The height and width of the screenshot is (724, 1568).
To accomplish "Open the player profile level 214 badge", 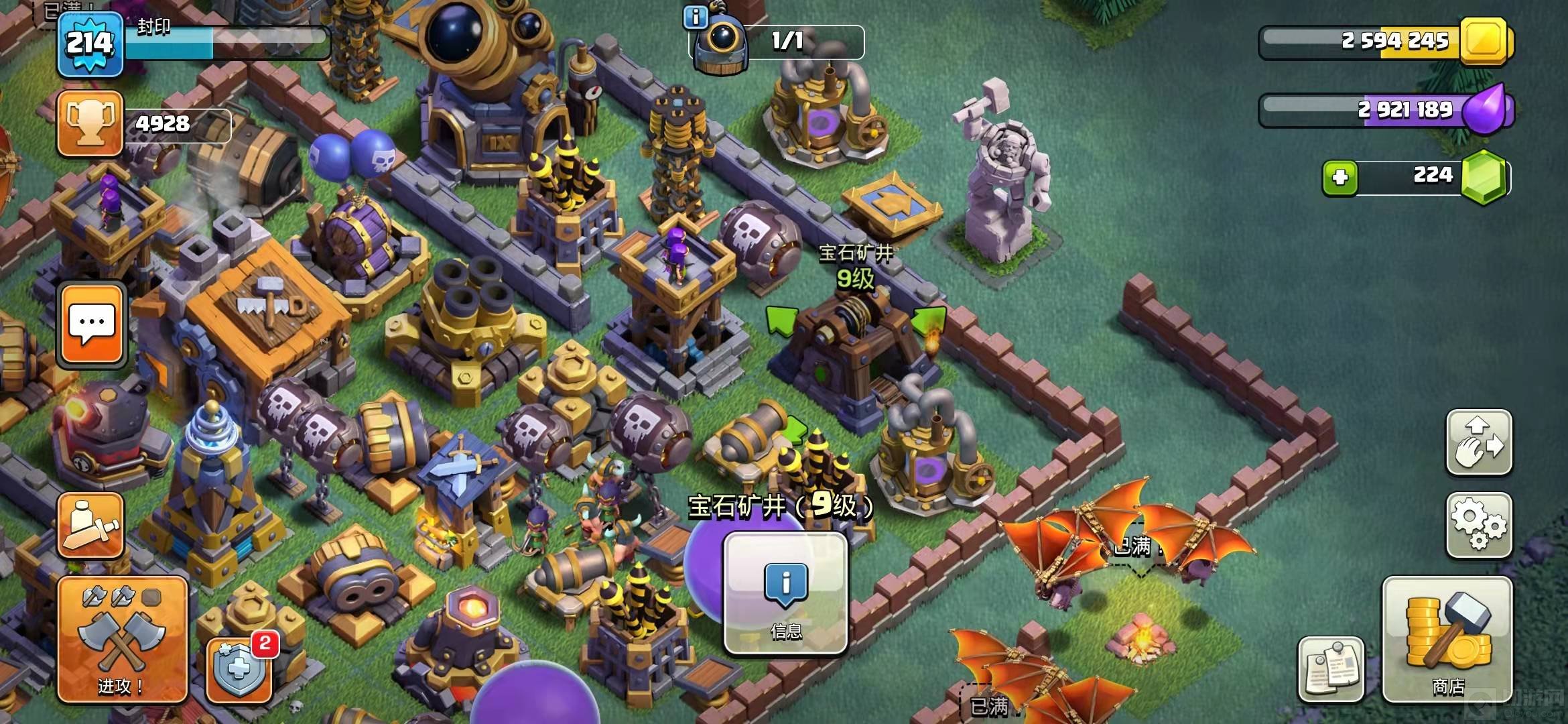I will click(90, 44).
